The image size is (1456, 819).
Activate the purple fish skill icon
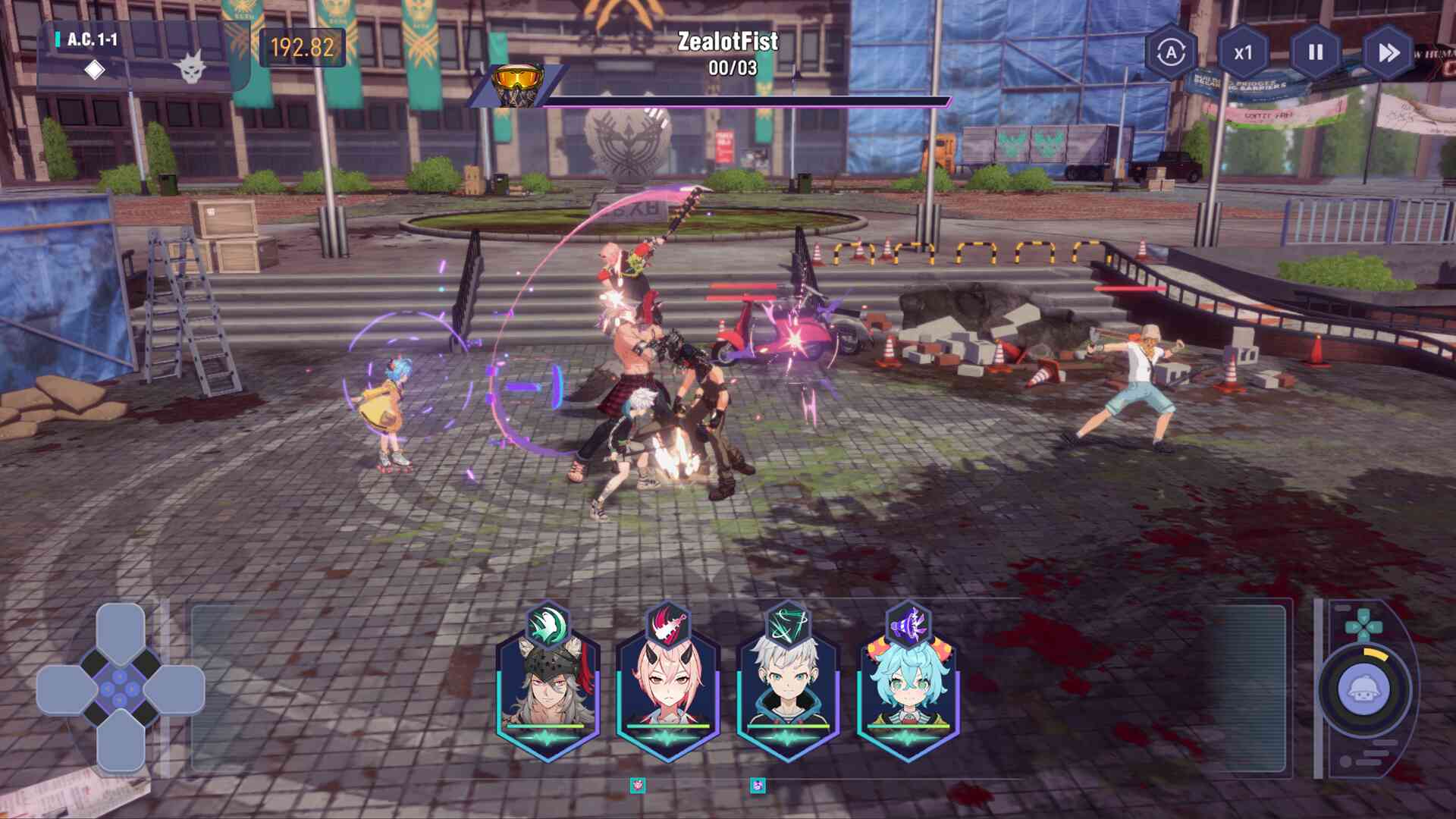908,625
